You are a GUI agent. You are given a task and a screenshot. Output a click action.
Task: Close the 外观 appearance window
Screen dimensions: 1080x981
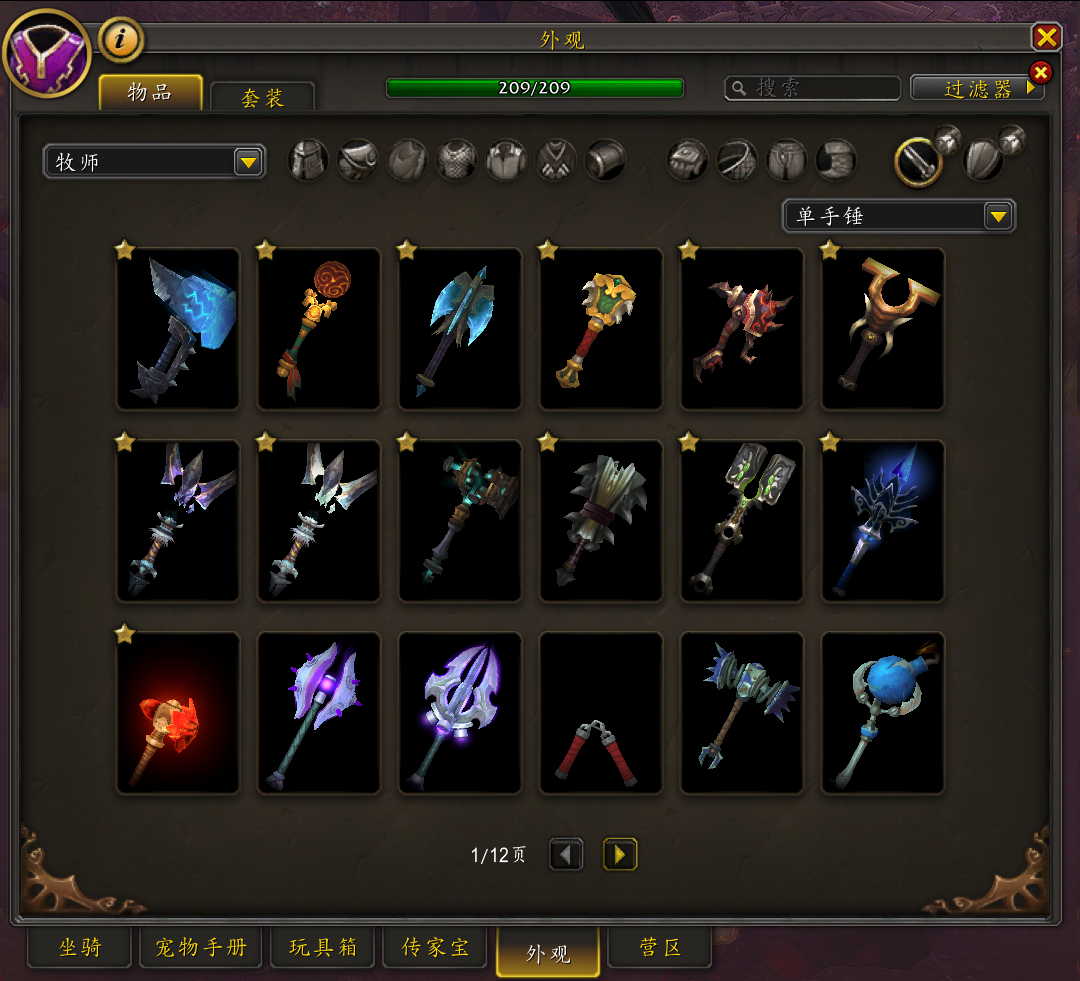[x=1046, y=38]
